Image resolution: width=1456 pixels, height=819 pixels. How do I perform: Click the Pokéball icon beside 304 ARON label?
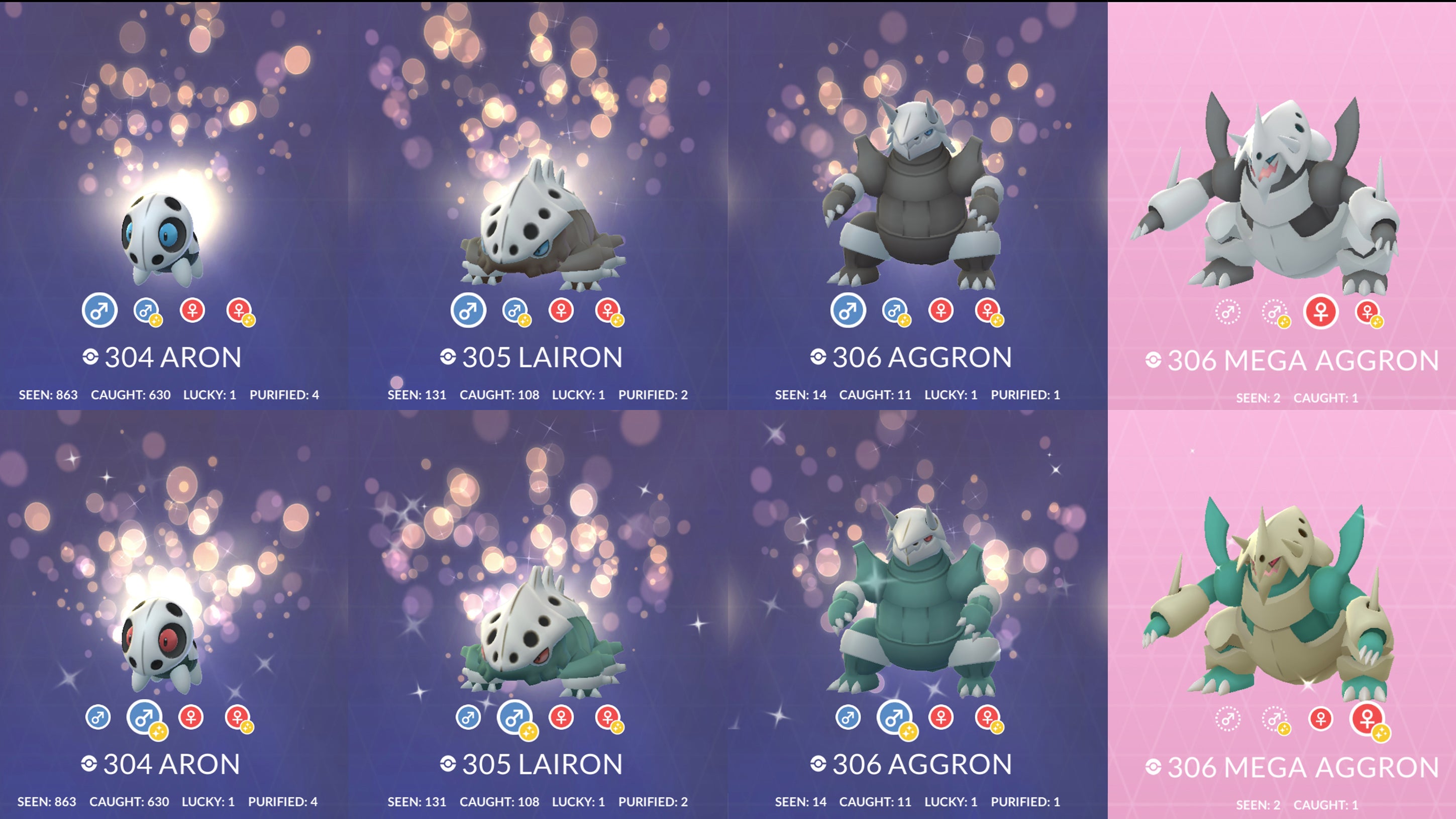click(x=89, y=357)
